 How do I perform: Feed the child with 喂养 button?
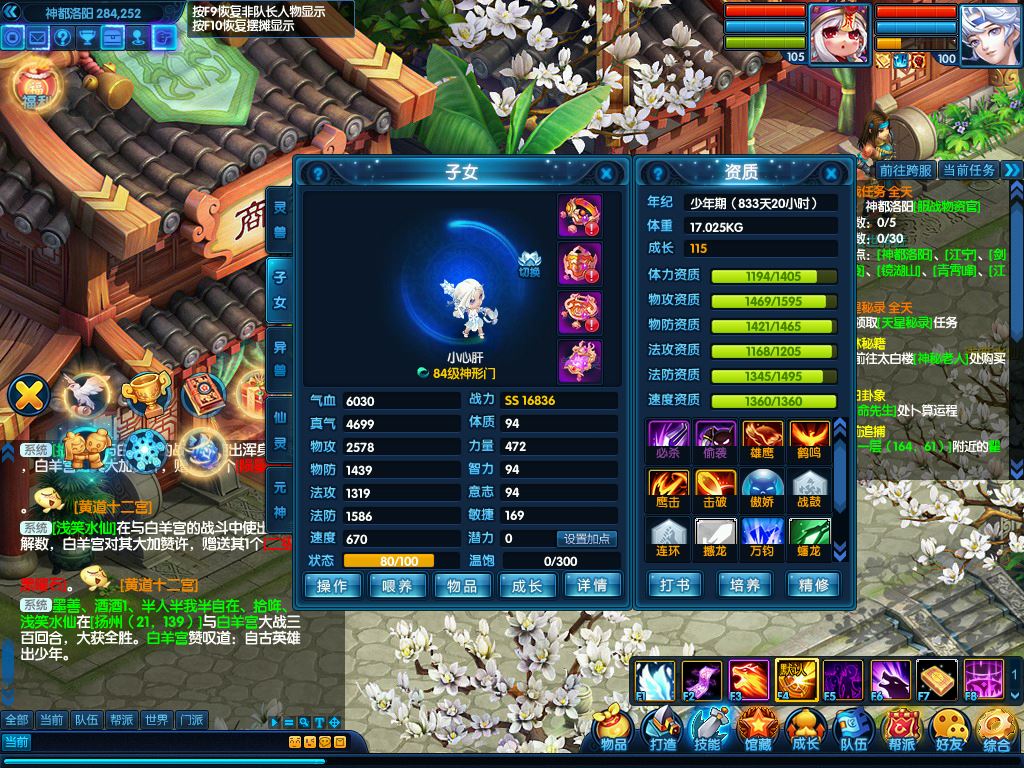point(396,586)
